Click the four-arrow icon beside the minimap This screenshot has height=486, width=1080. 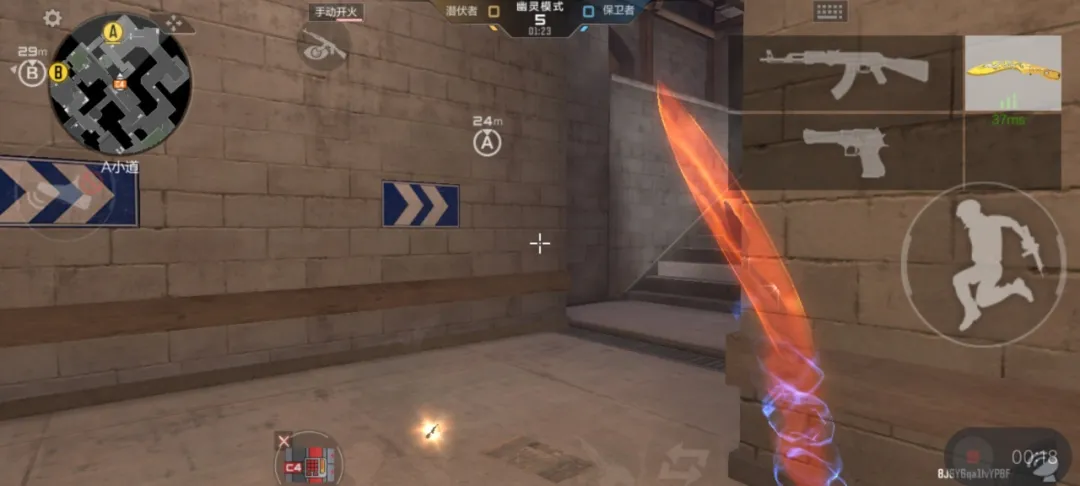tap(174, 22)
